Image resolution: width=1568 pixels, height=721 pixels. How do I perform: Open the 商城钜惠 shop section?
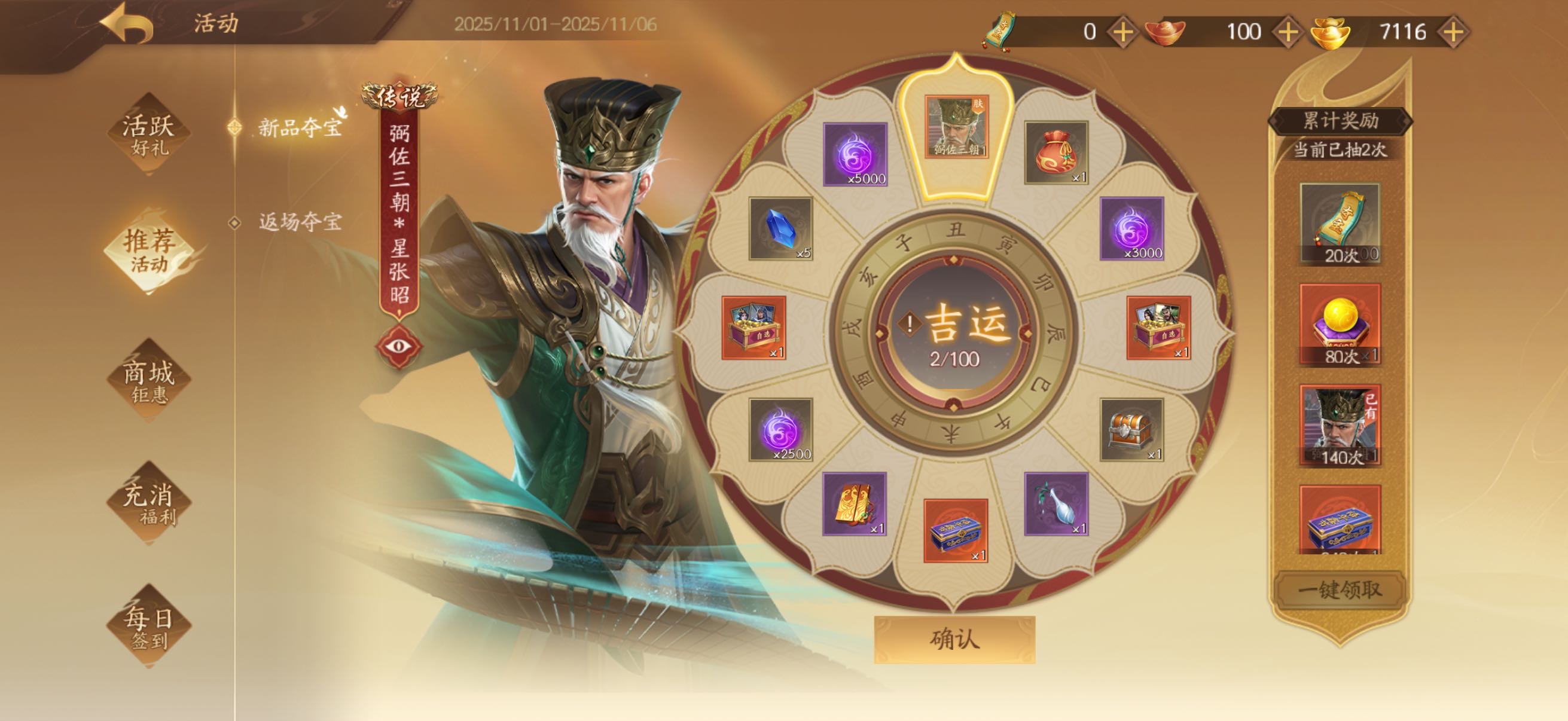coord(148,381)
